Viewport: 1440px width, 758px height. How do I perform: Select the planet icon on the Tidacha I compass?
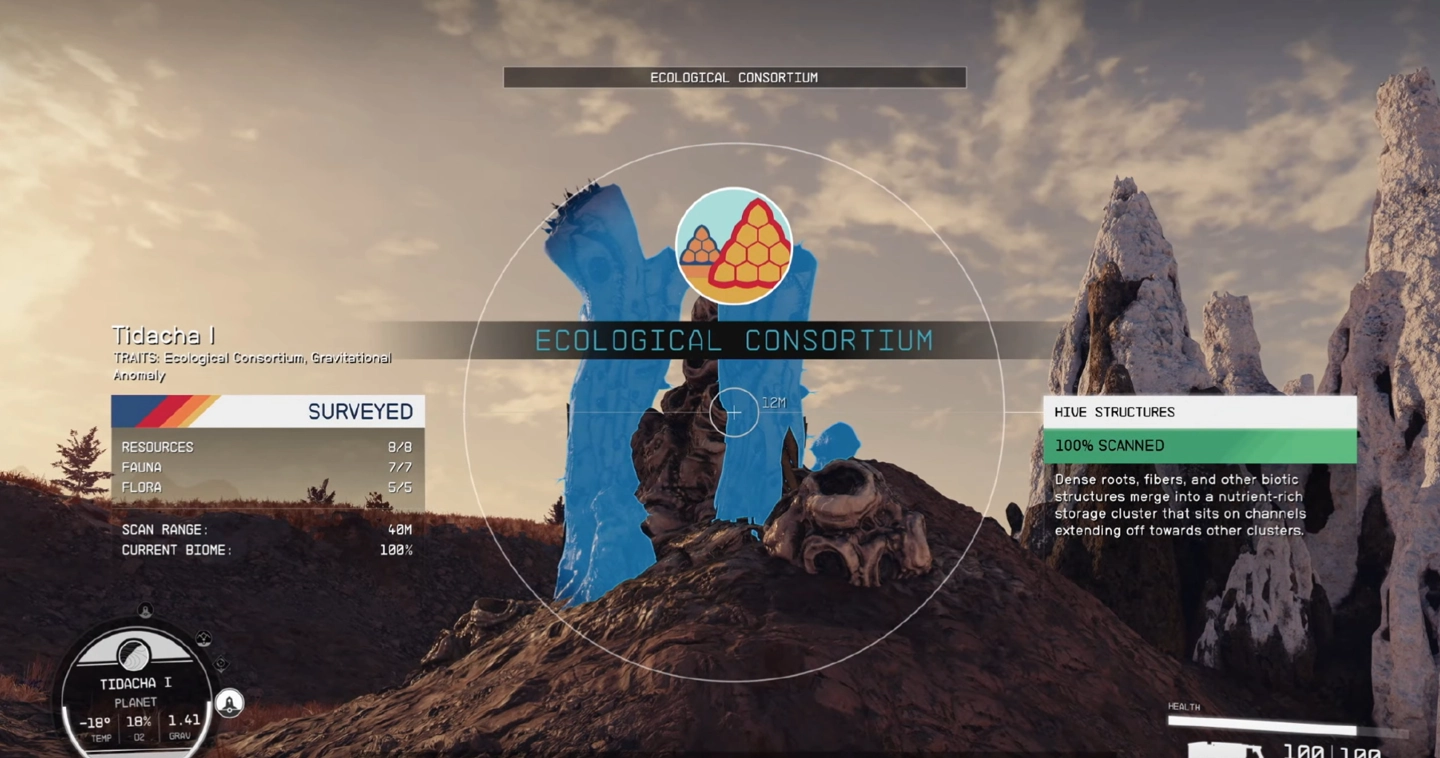tap(134, 656)
